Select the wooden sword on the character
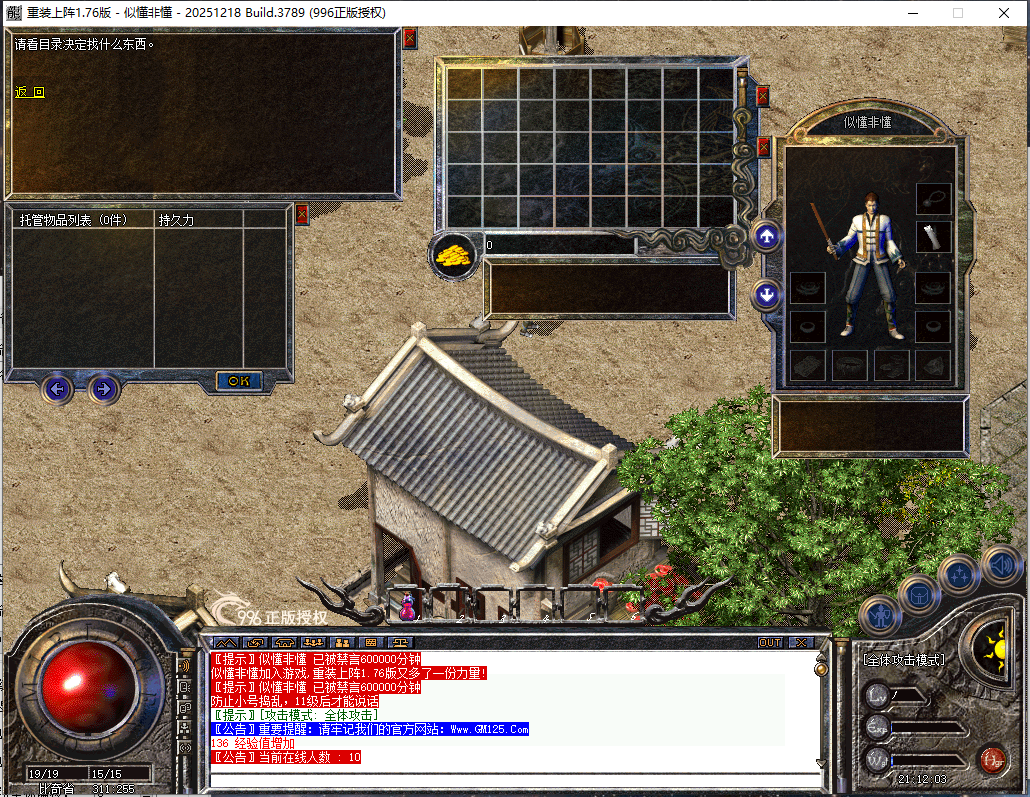The image size is (1030, 797). [820, 229]
